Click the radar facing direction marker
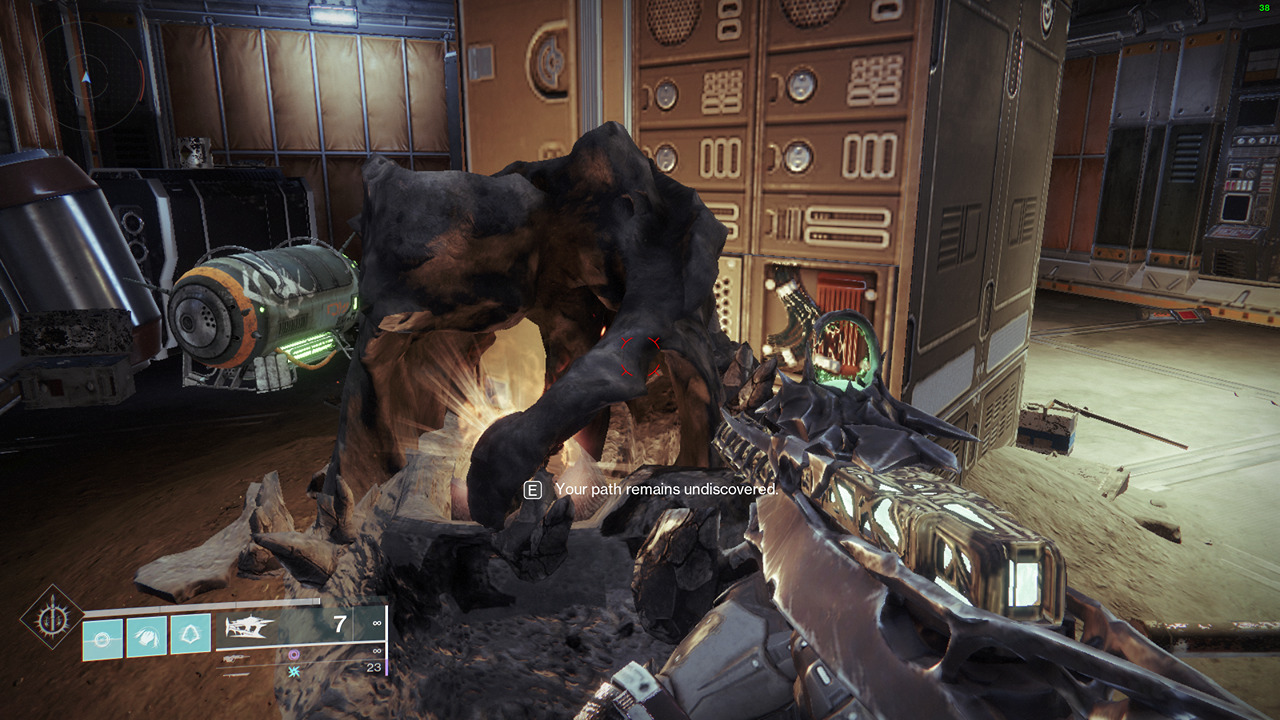 (x=86, y=77)
